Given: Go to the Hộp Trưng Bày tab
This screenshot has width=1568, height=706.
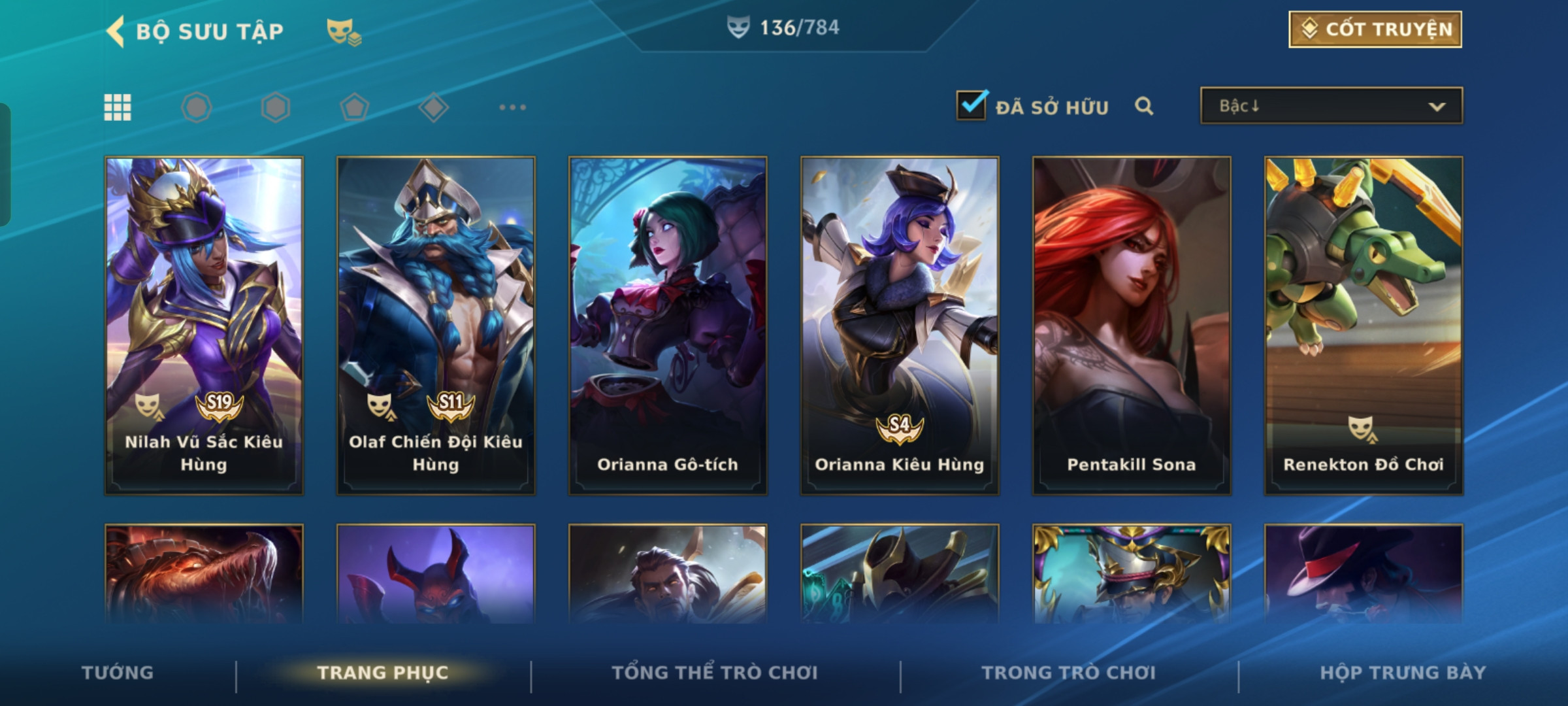Looking at the screenshot, I should [x=1403, y=673].
